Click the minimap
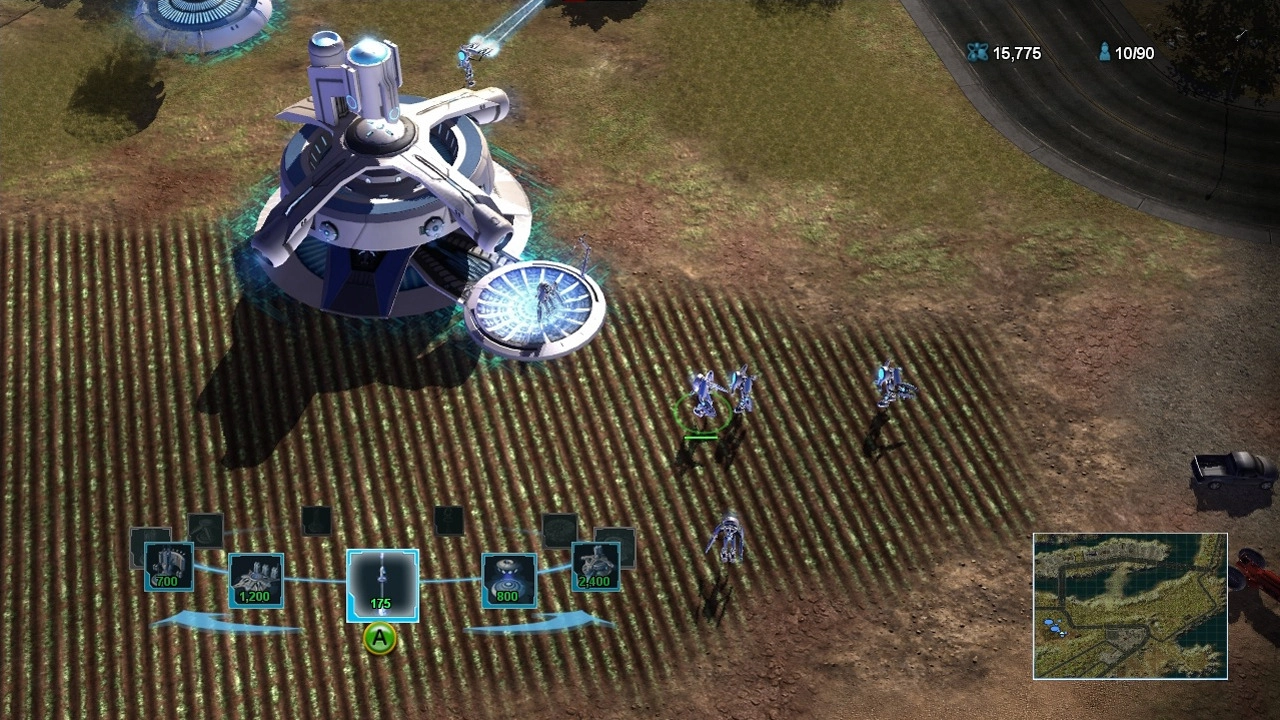 [1130, 606]
